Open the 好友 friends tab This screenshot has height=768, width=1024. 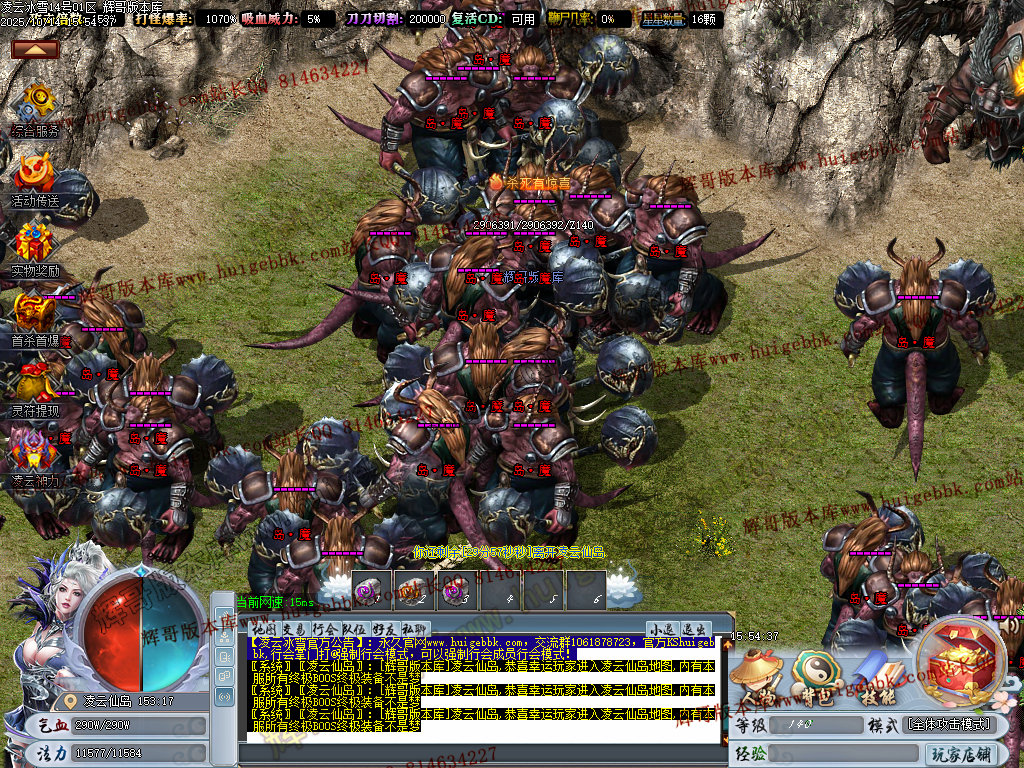point(384,628)
